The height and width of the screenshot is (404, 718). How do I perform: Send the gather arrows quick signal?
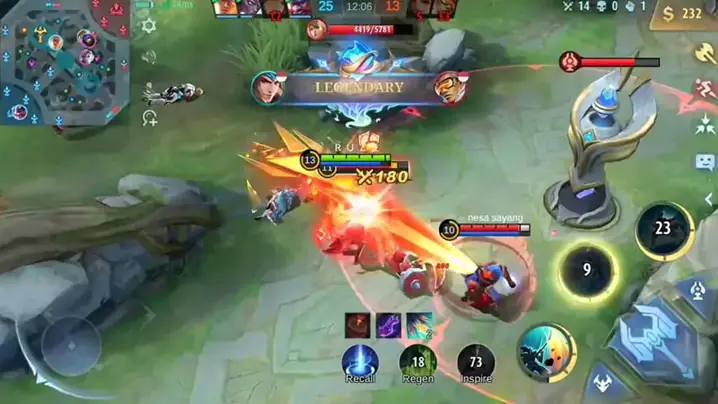[704, 126]
